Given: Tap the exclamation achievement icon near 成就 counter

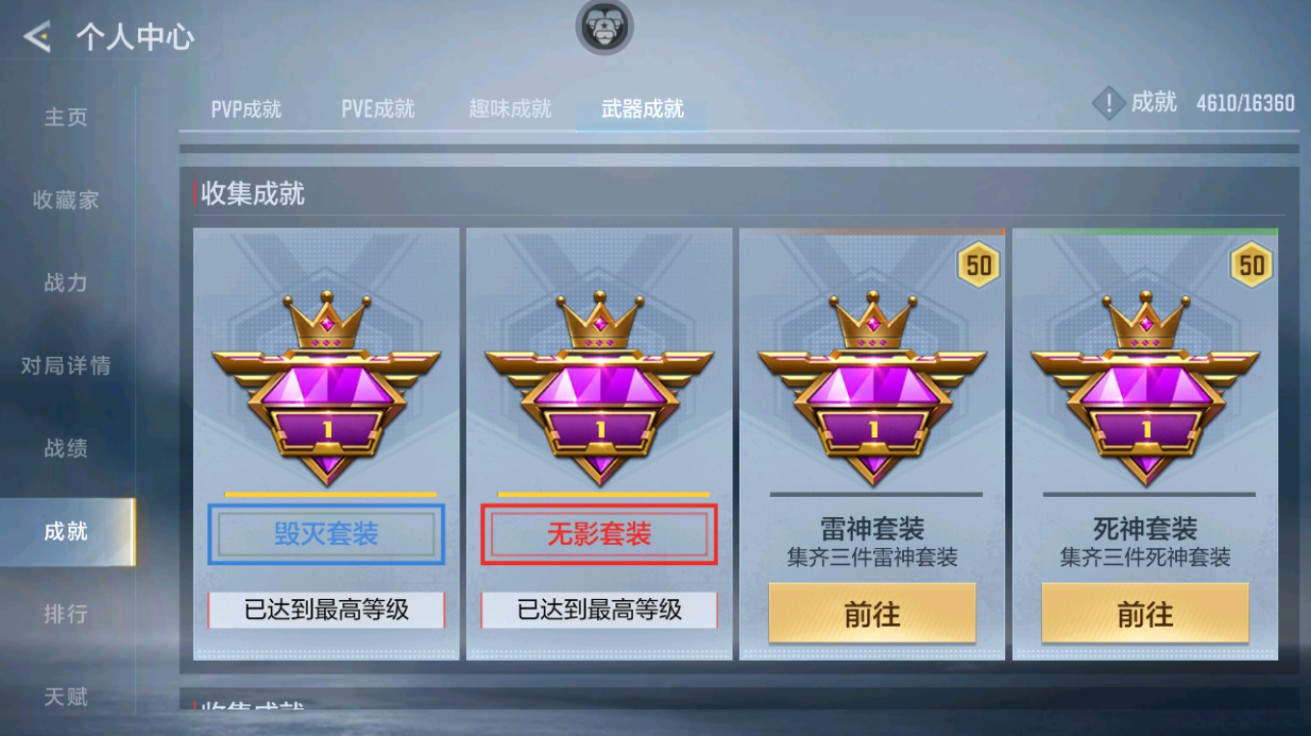Looking at the screenshot, I should (1108, 101).
